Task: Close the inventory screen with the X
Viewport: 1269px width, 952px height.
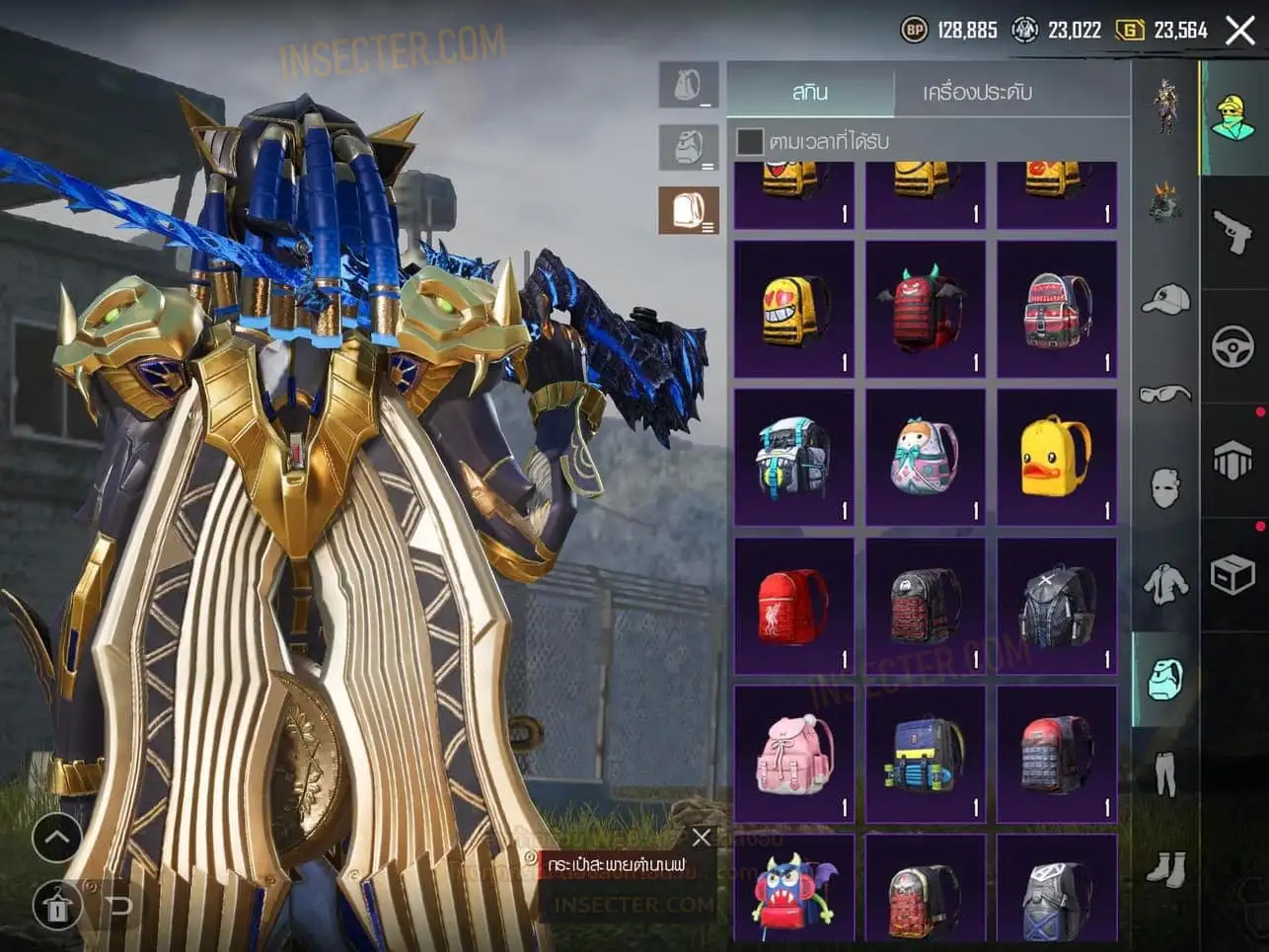Action: point(1239,31)
